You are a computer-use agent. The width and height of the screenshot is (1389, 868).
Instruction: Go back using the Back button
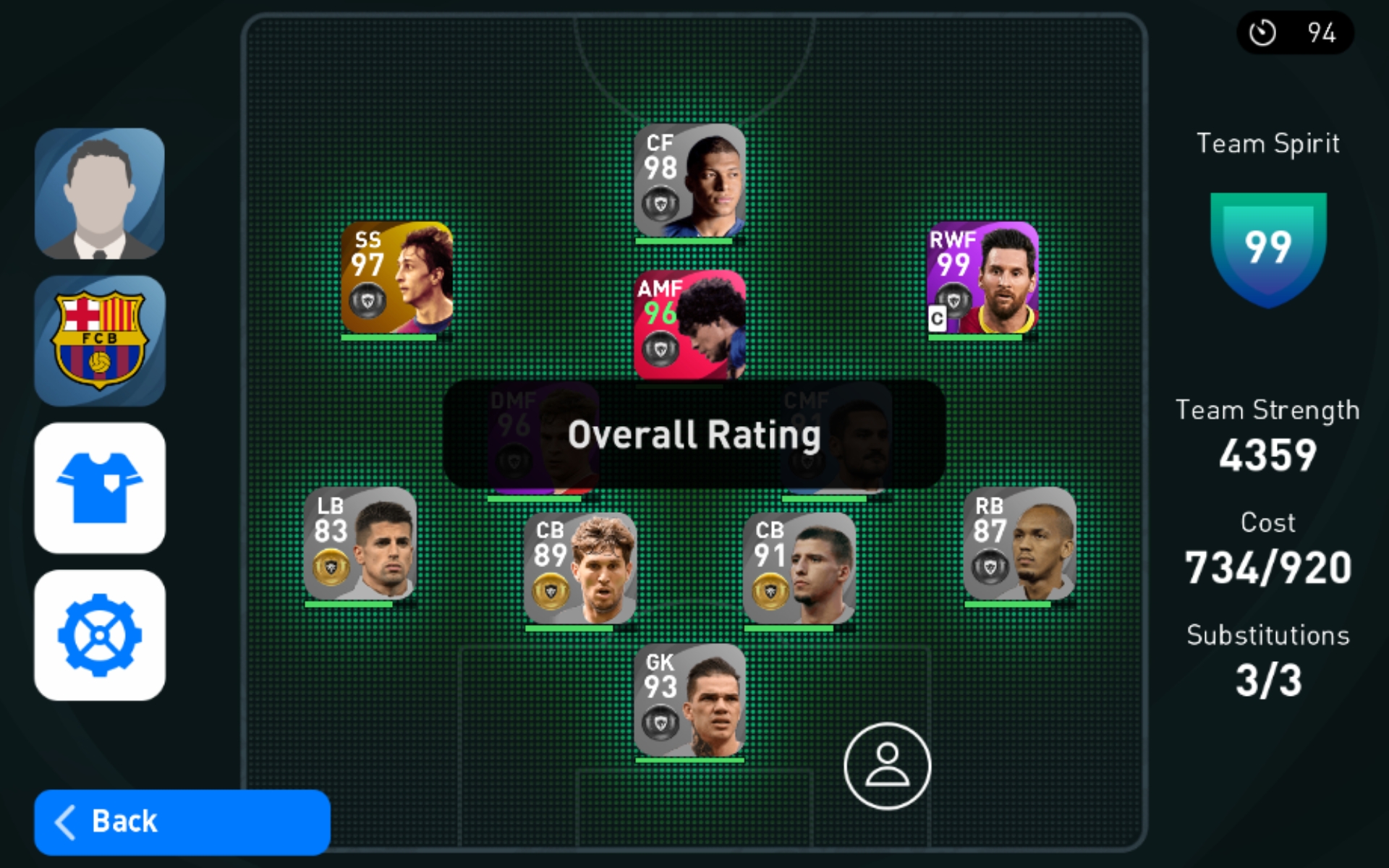(182, 822)
